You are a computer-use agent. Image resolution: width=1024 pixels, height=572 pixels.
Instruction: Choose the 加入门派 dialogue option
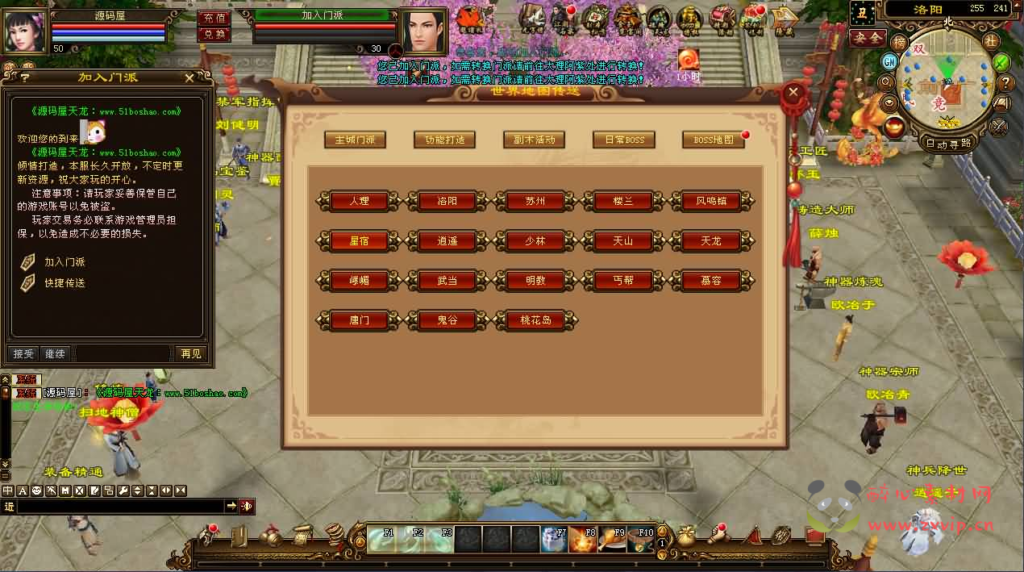[64, 262]
